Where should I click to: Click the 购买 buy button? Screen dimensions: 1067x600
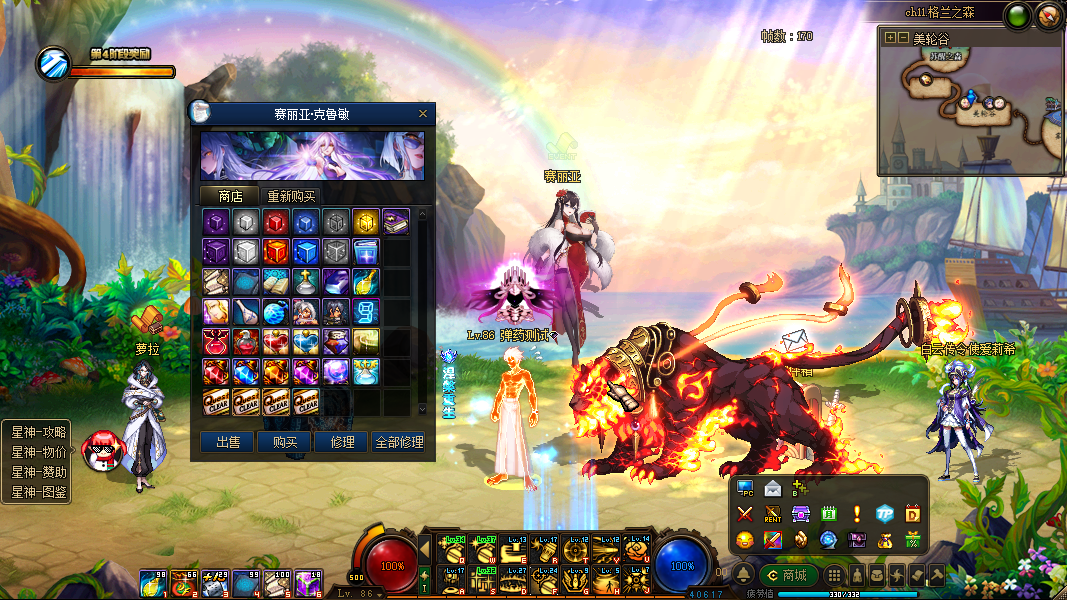click(285, 442)
